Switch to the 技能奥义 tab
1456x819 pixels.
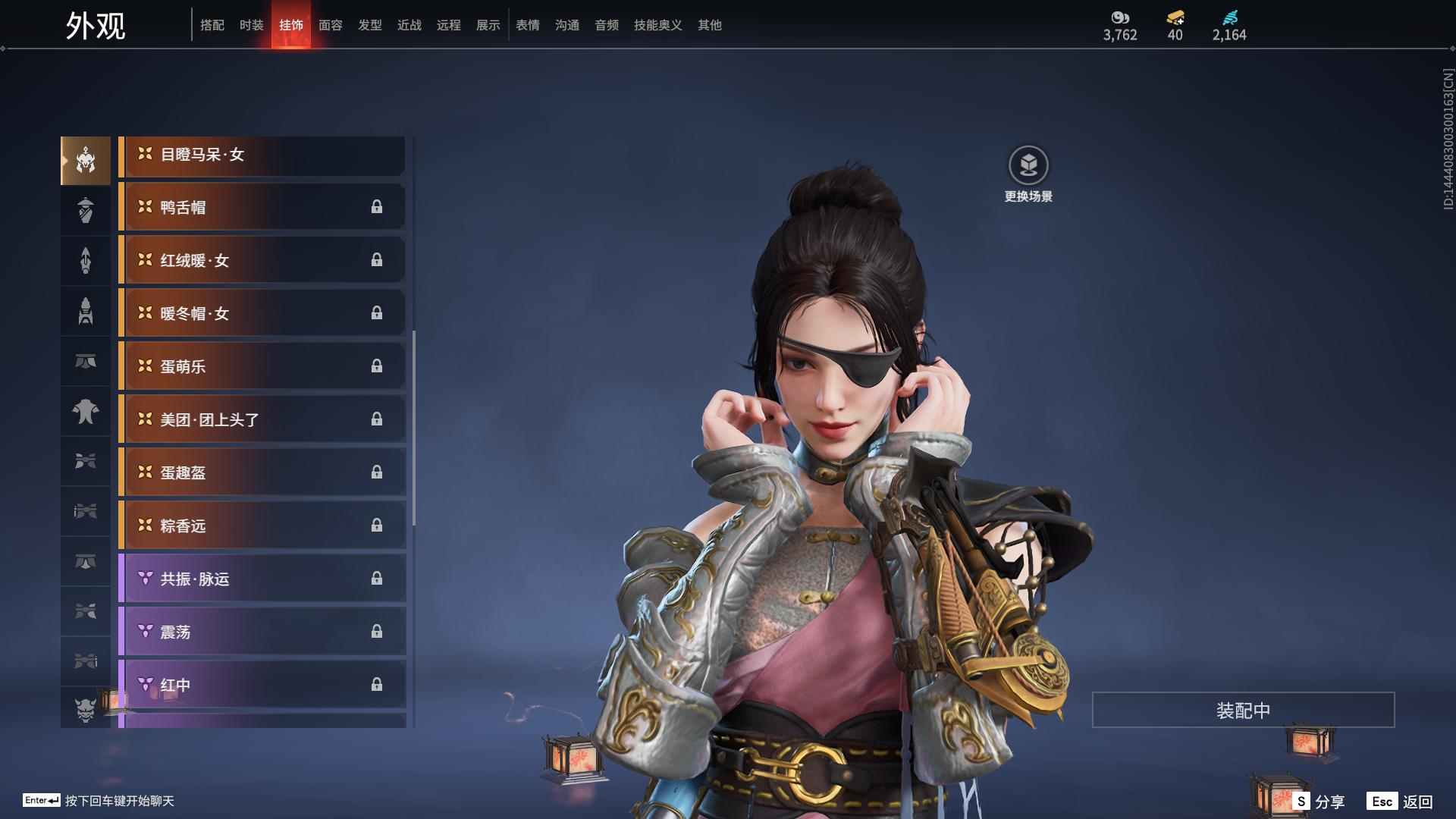pyautogui.click(x=657, y=25)
